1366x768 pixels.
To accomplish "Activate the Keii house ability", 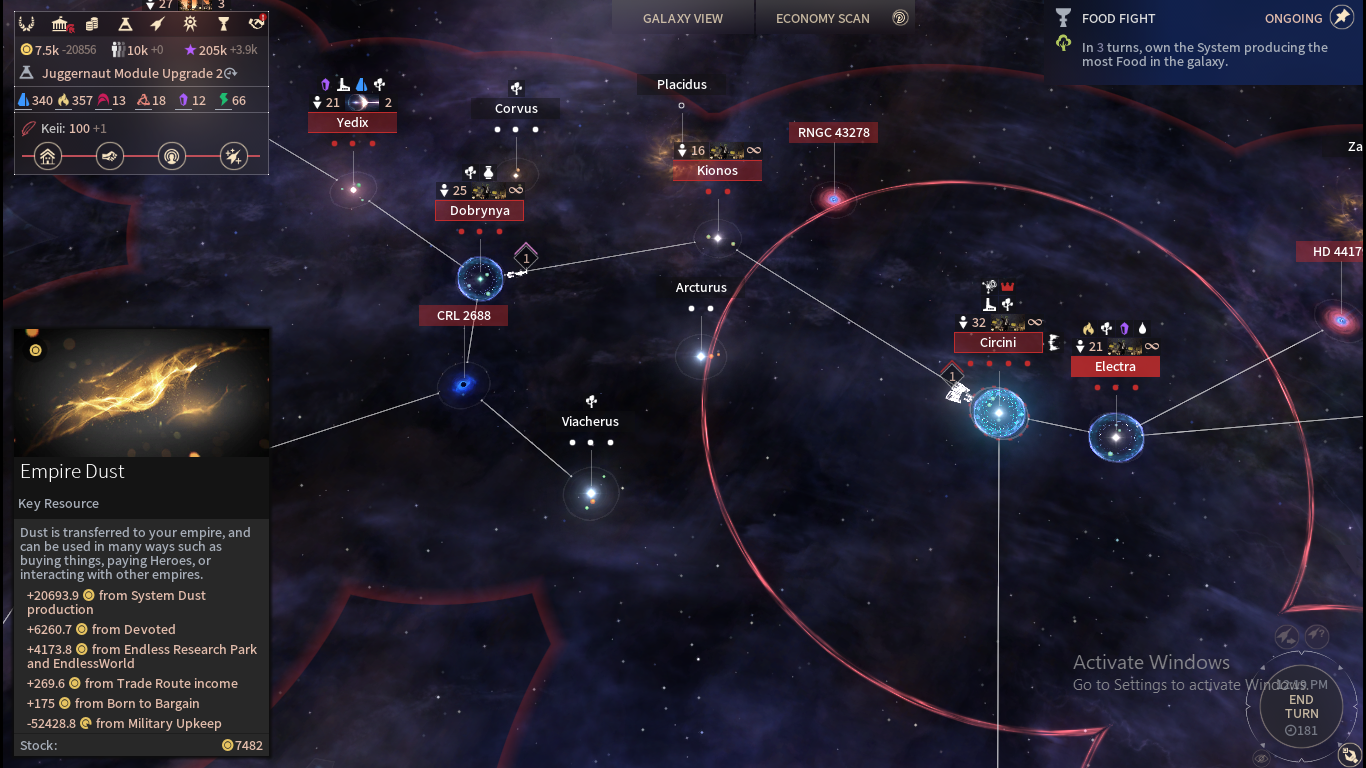I will 48,156.
